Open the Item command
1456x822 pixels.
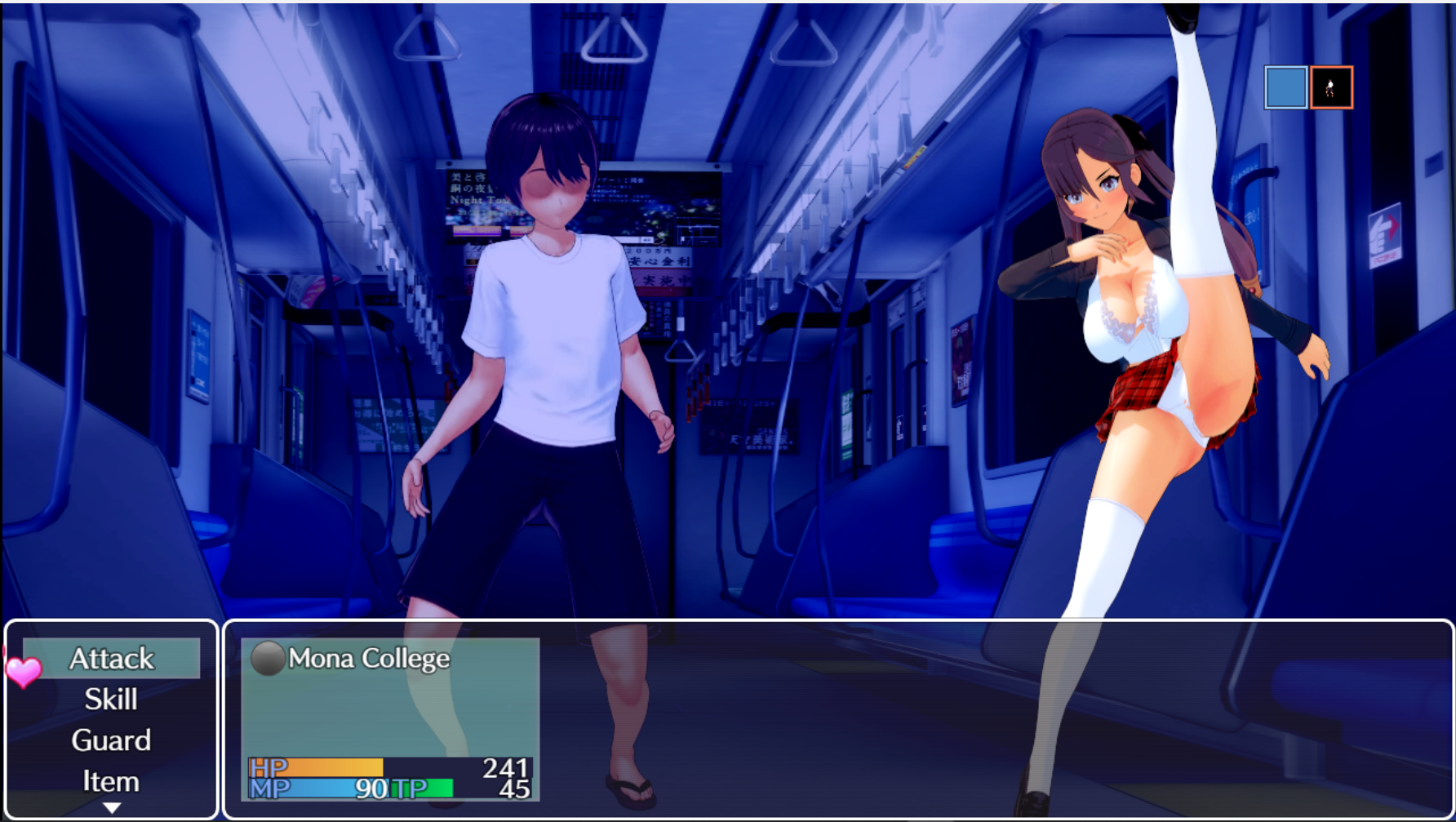click(112, 781)
